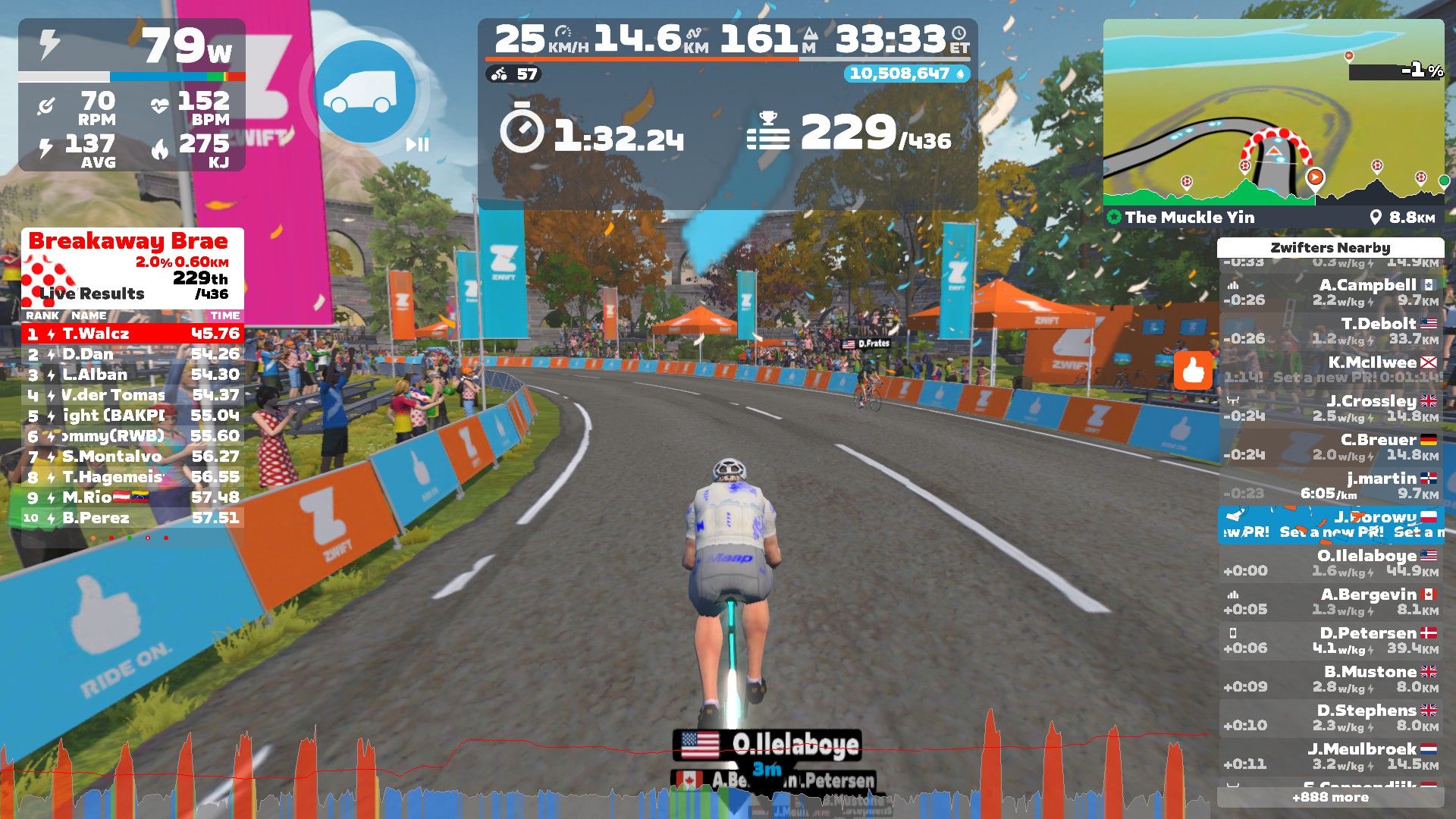This screenshot has width=1456, height=819.
Task: Click the A.Bergevin nearby rider row
Action: click(x=1331, y=602)
